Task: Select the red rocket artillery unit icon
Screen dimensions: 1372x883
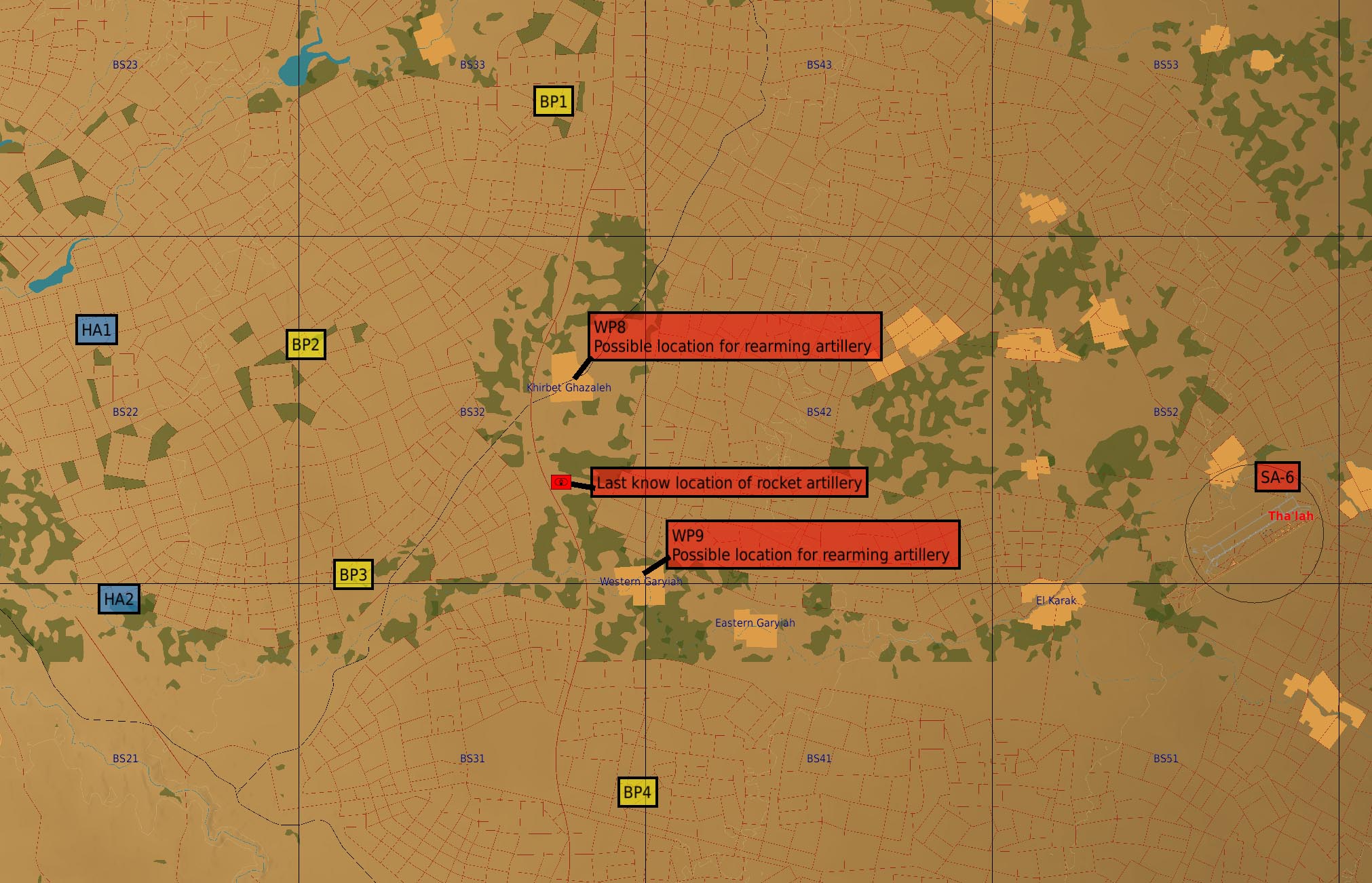Action: [560, 482]
